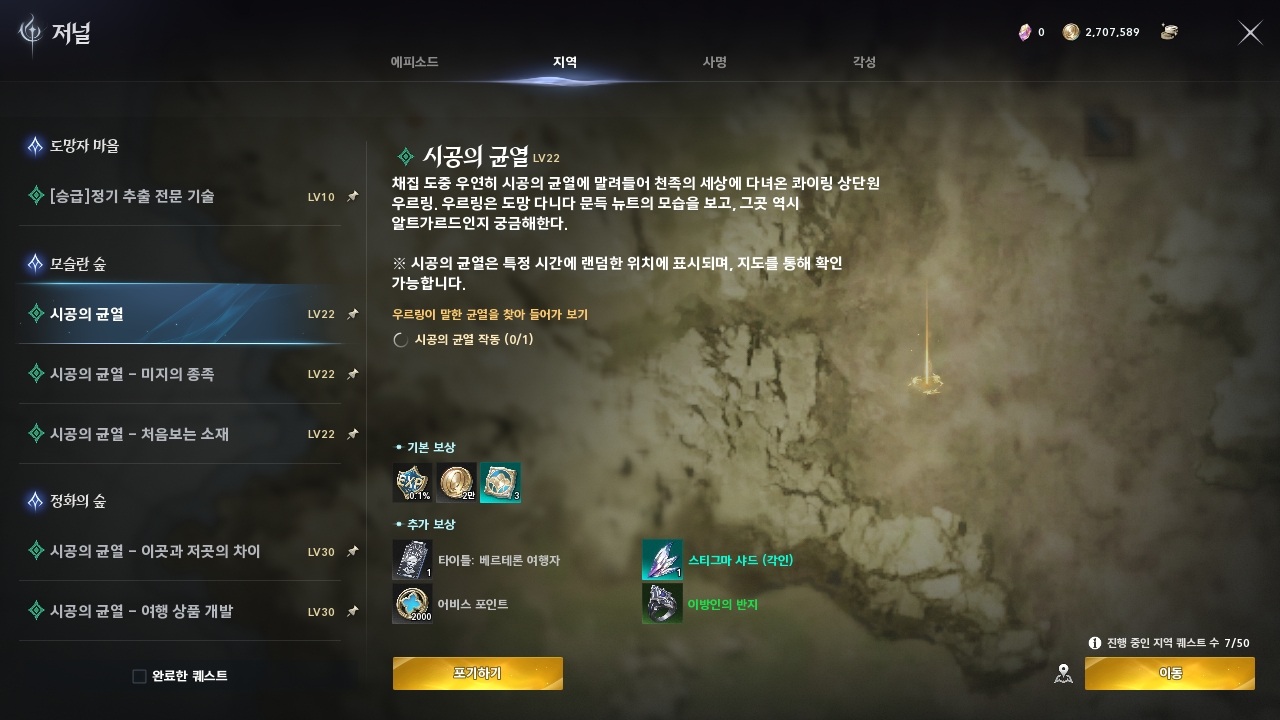This screenshot has height=720, width=1280.
Task: Toggle the pin on 시공의 균열 quest
Action: (x=351, y=314)
